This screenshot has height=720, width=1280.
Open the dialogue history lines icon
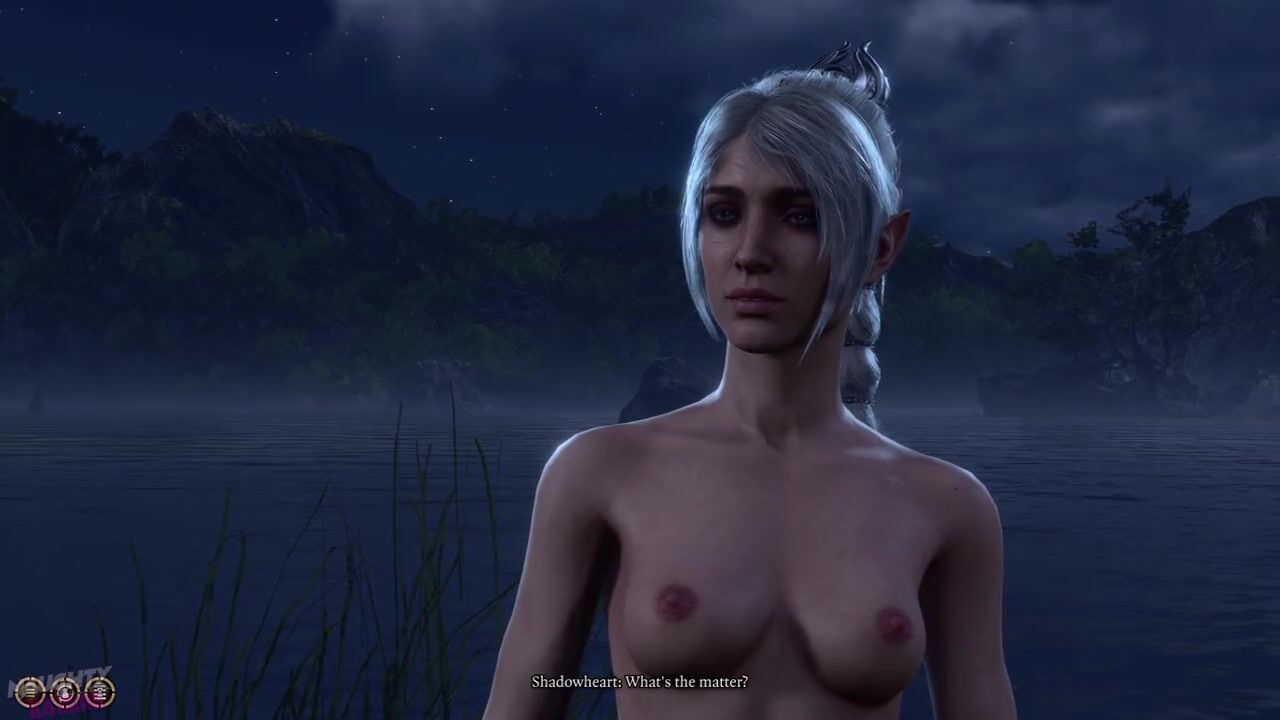[29, 691]
